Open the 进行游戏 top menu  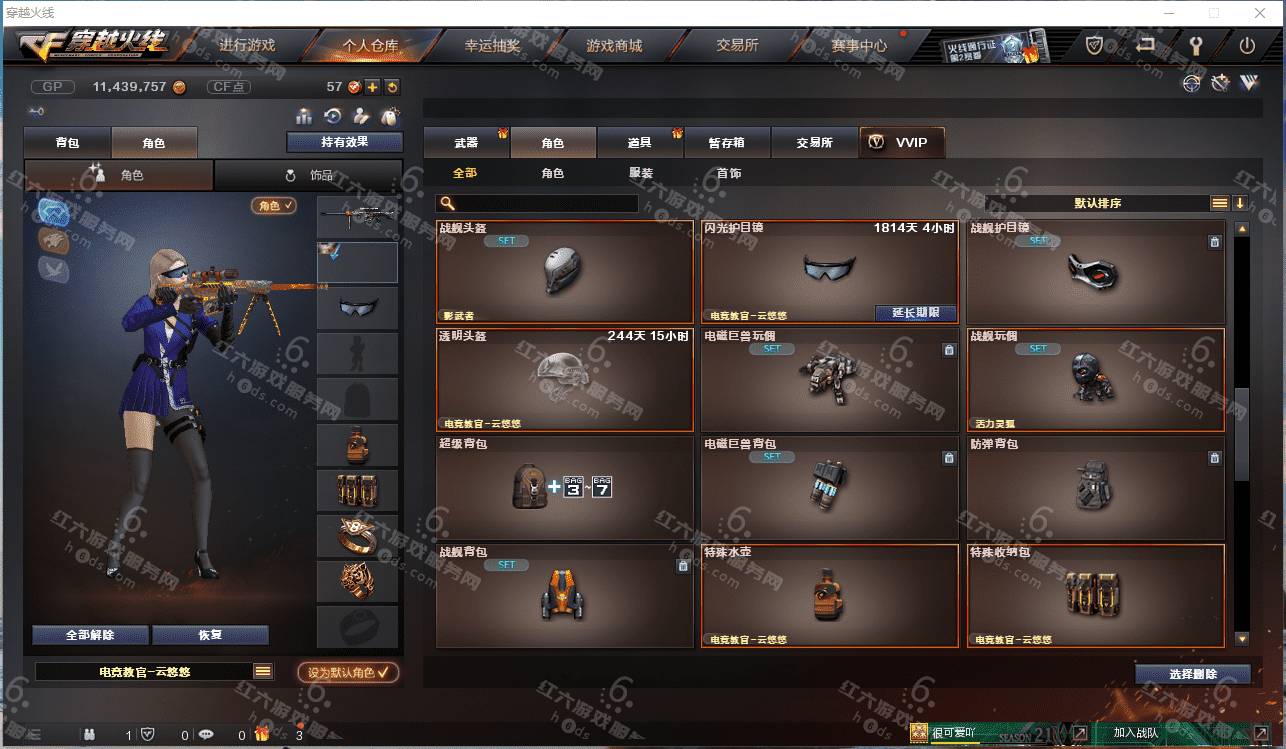(x=247, y=45)
